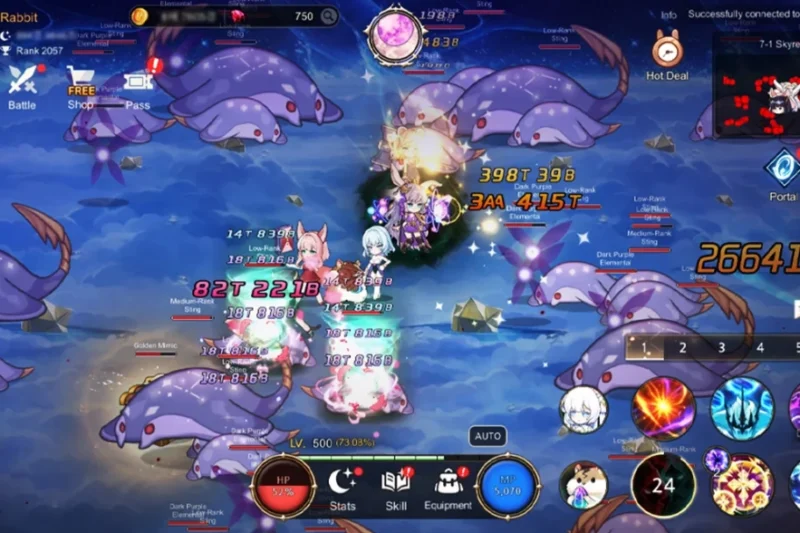Open the Battle menu
800x533 pixels.
tap(22, 83)
